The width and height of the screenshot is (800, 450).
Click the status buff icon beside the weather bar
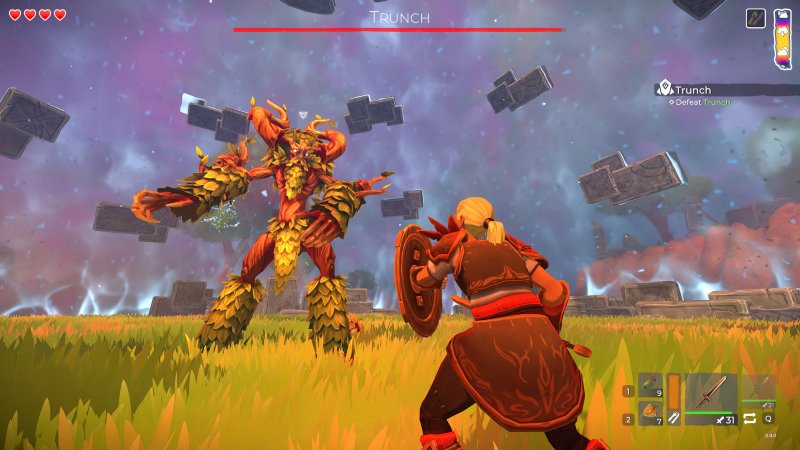point(756,19)
